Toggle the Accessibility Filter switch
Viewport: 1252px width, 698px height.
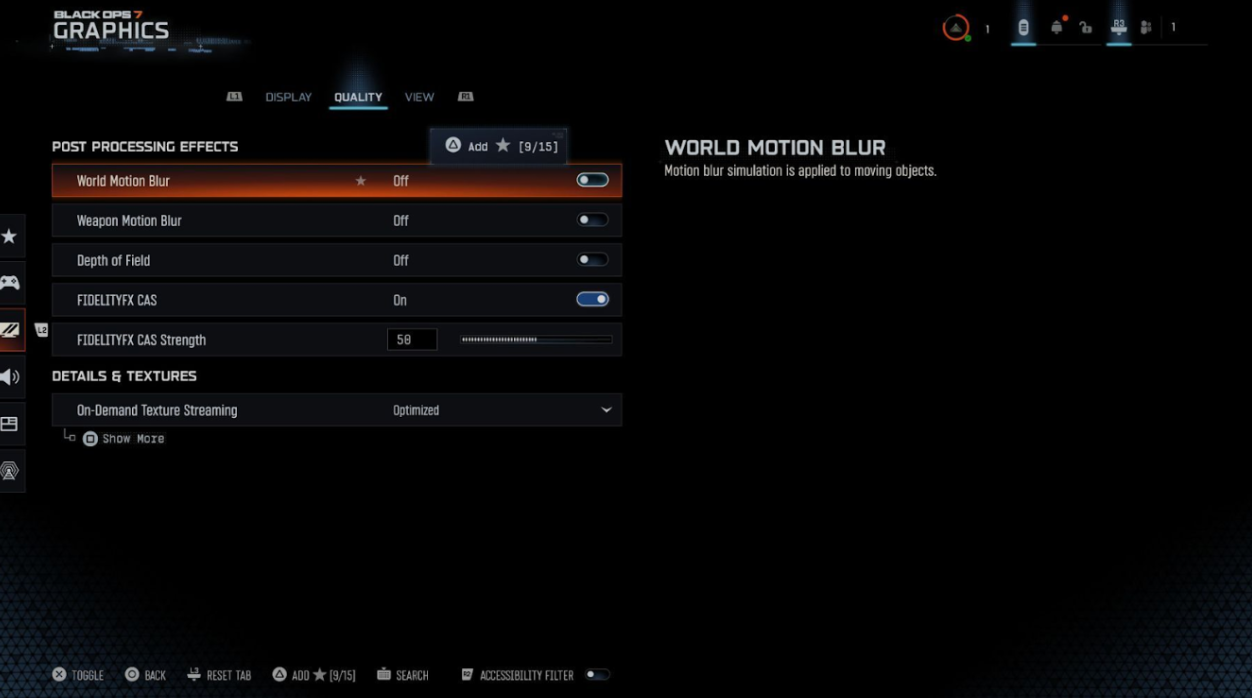point(597,675)
